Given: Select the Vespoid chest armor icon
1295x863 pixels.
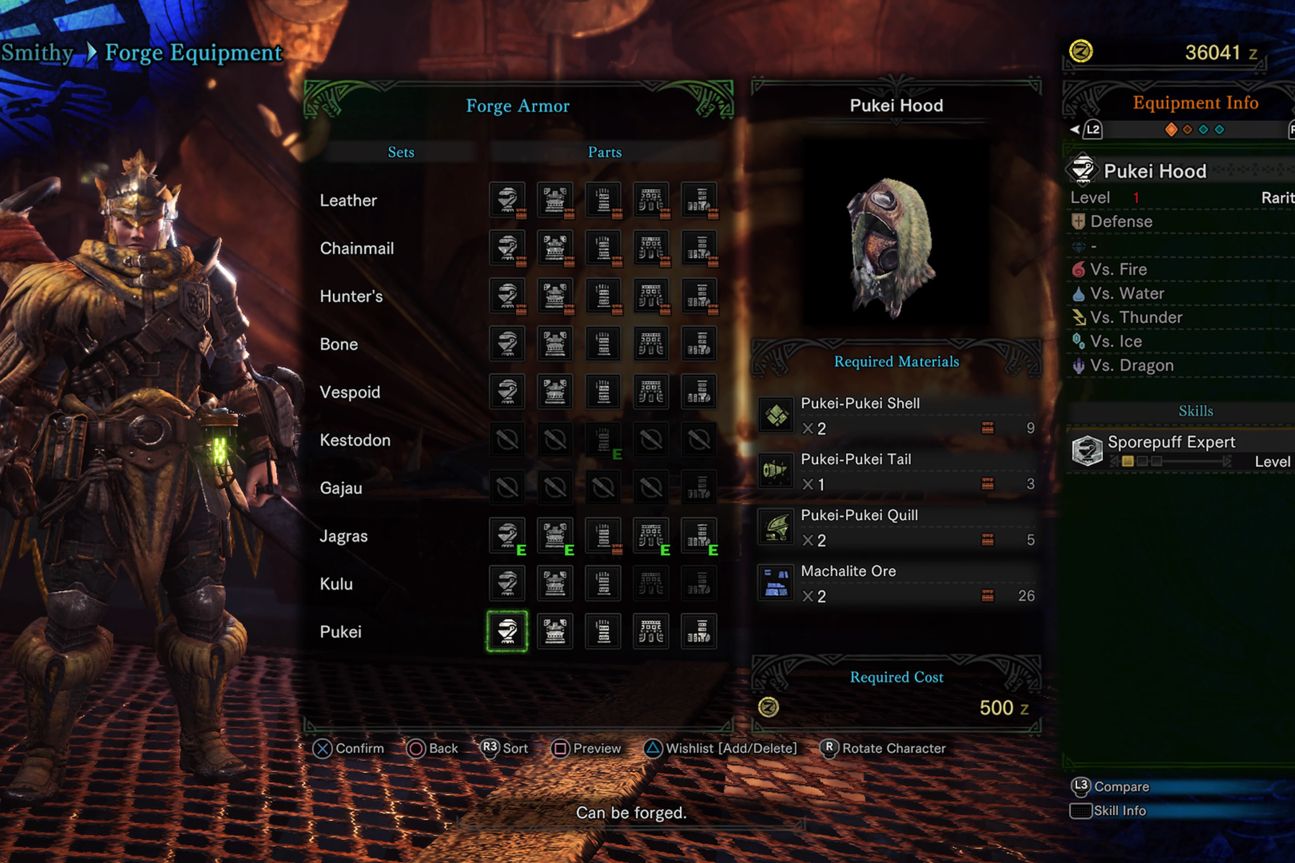Looking at the screenshot, I should [555, 391].
